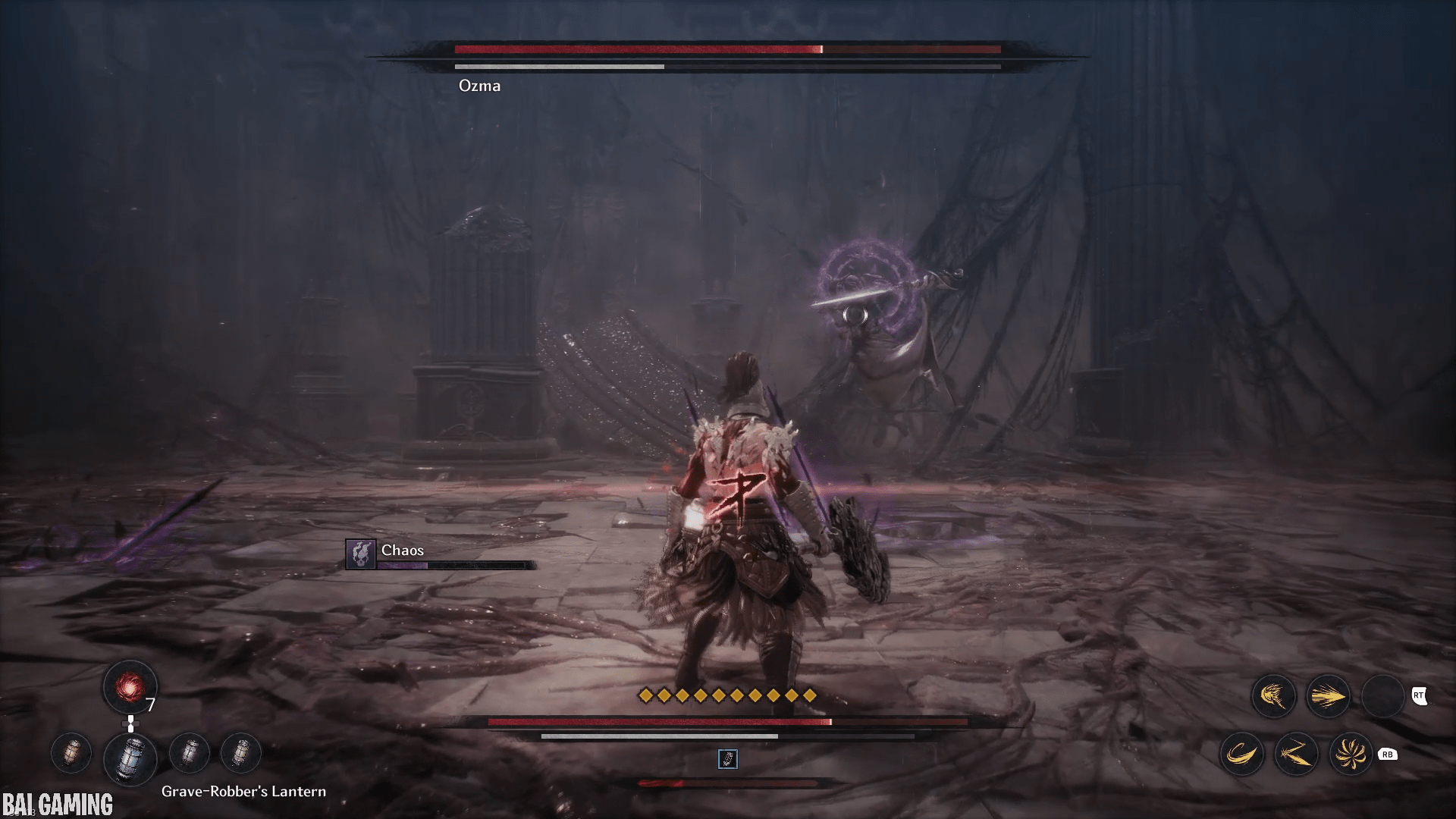The height and width of the screenshot is (819, 1456).
Task: Select the empty skill slot
Action: [1382, 696]
